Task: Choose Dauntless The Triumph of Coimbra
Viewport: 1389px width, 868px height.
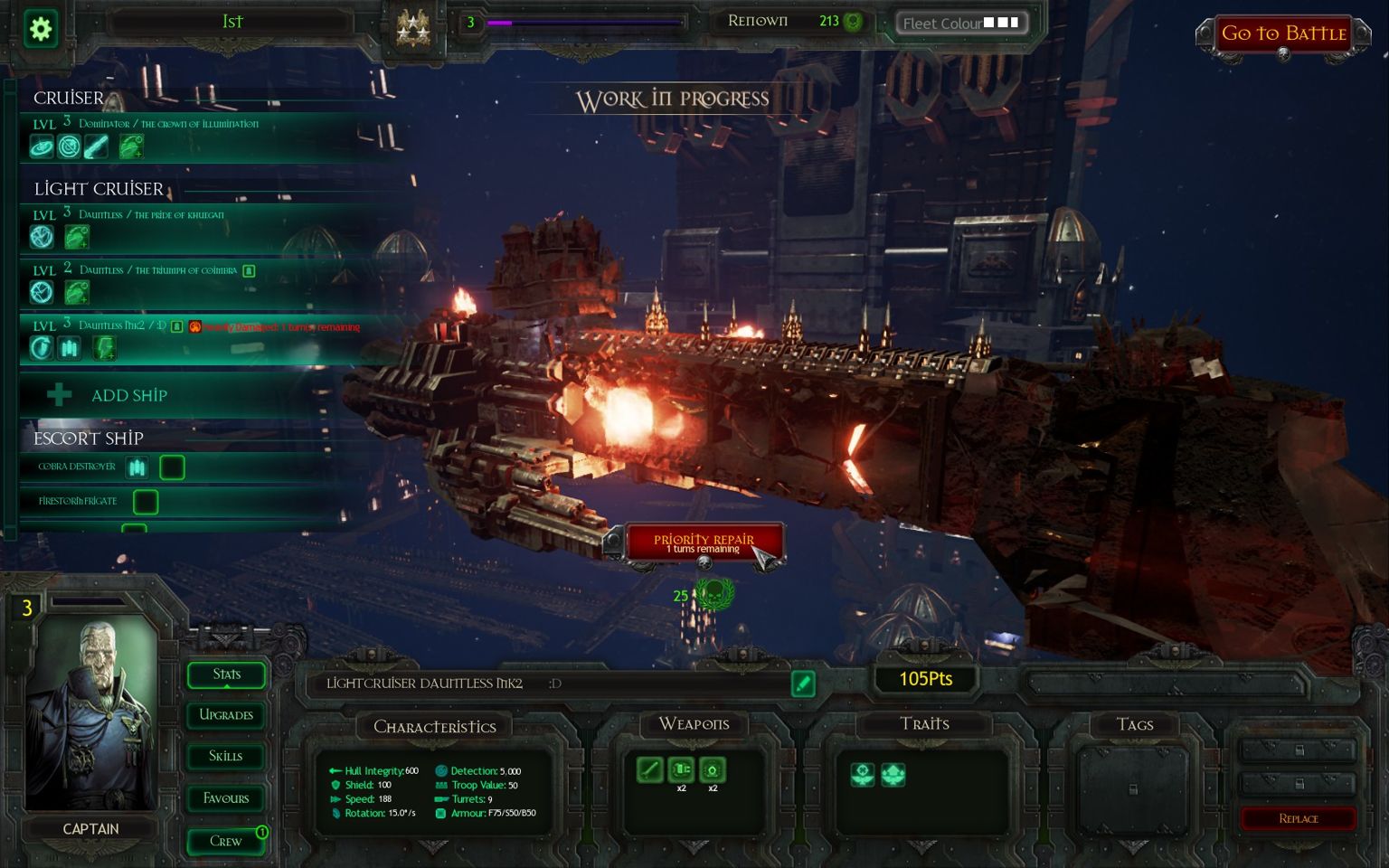Action: 181,281
